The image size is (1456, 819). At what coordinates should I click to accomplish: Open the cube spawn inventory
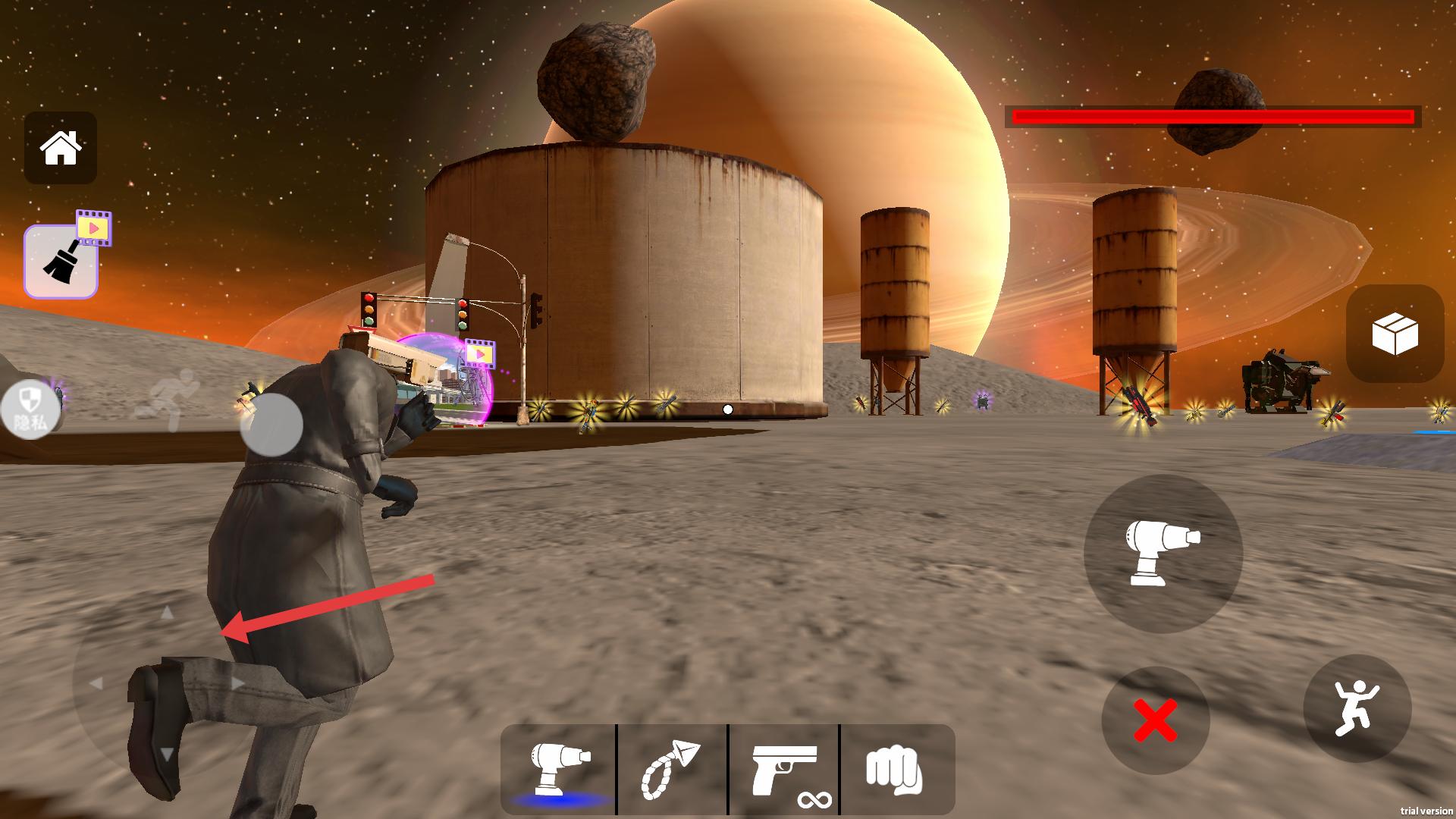click(x=1395, y=334)
